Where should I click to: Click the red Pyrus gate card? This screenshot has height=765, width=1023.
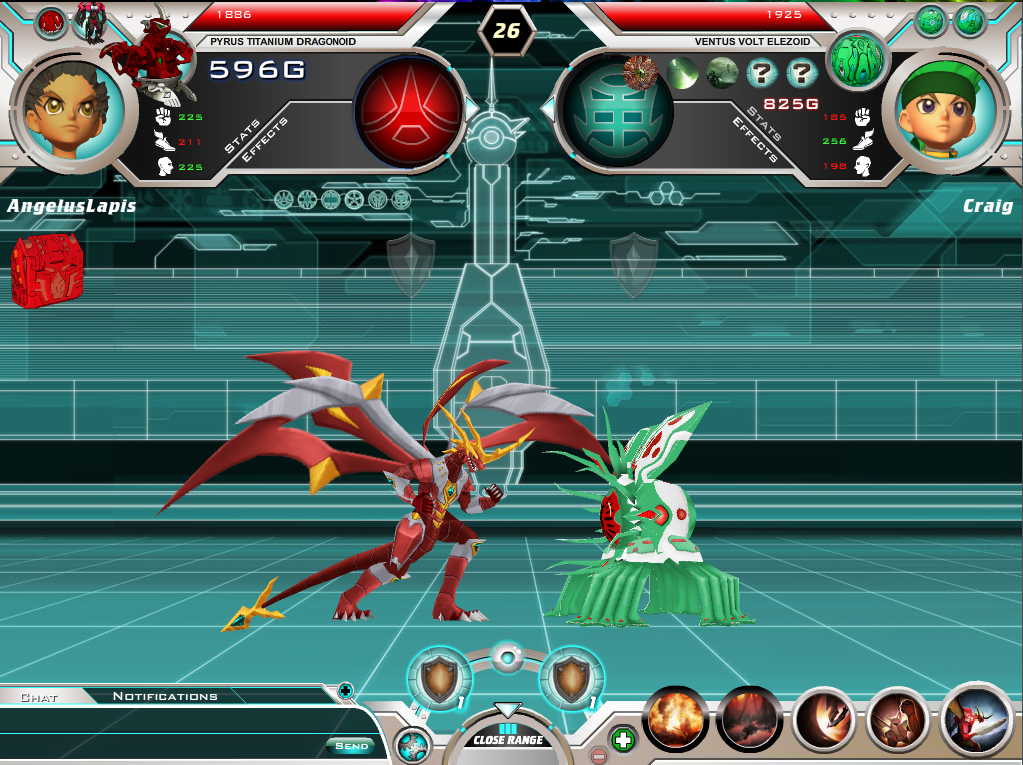46,270
